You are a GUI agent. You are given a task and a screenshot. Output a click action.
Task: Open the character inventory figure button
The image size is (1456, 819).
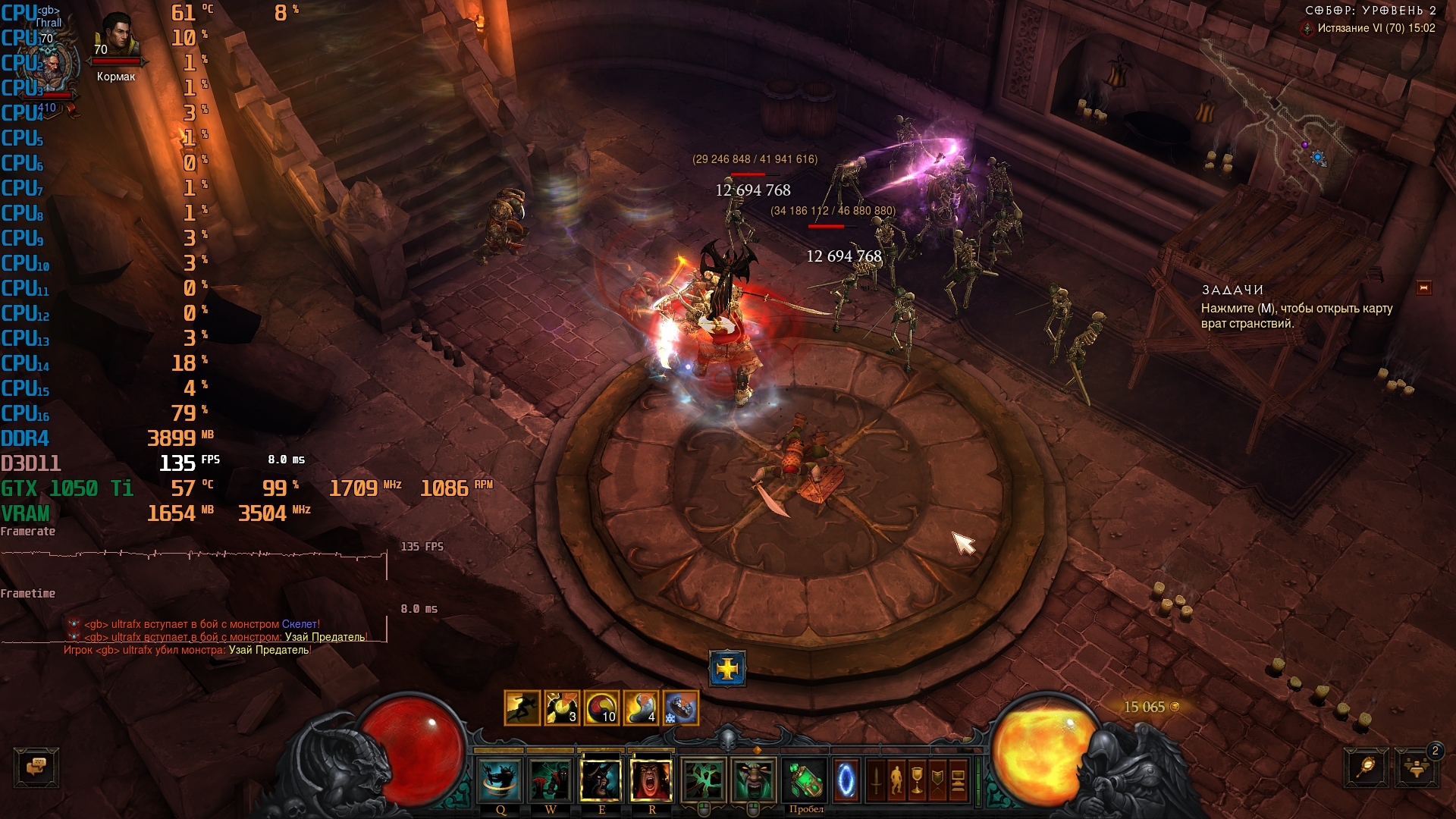click(896, 780)
